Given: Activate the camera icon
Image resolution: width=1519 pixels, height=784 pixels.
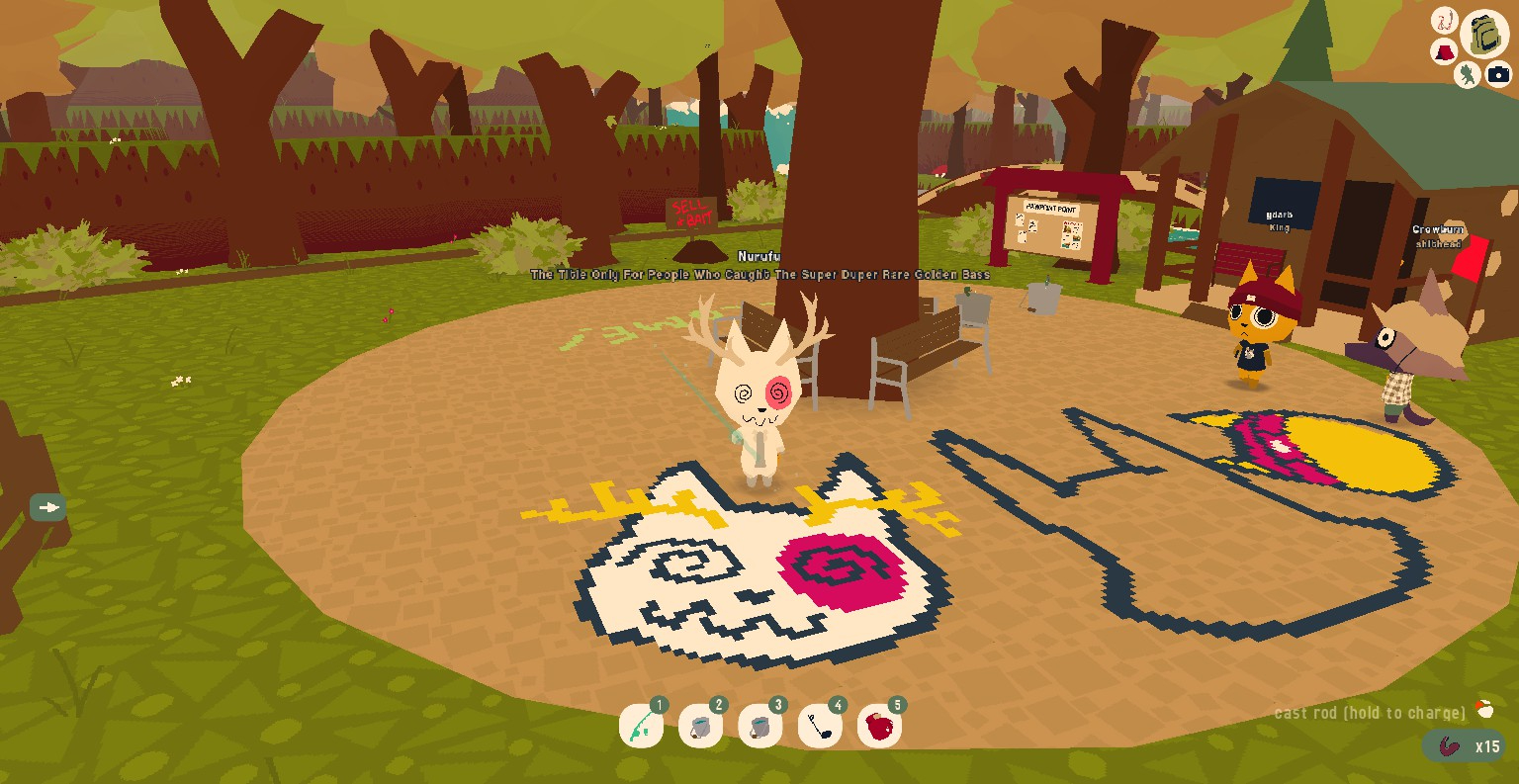Looking at the screenshot, I should point(1498,74).
